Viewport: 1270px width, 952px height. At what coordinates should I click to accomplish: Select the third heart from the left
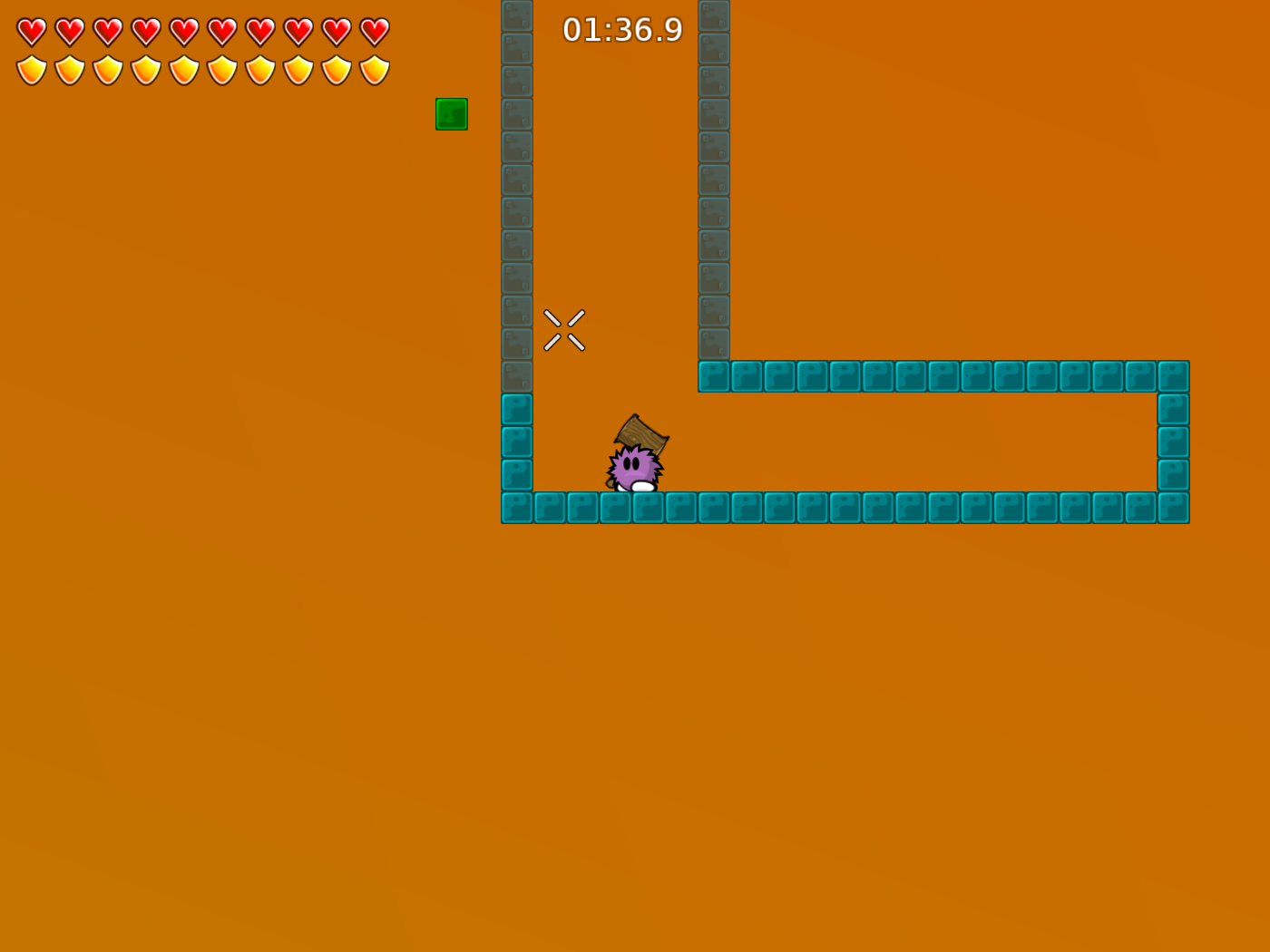[x=106, y=30]
